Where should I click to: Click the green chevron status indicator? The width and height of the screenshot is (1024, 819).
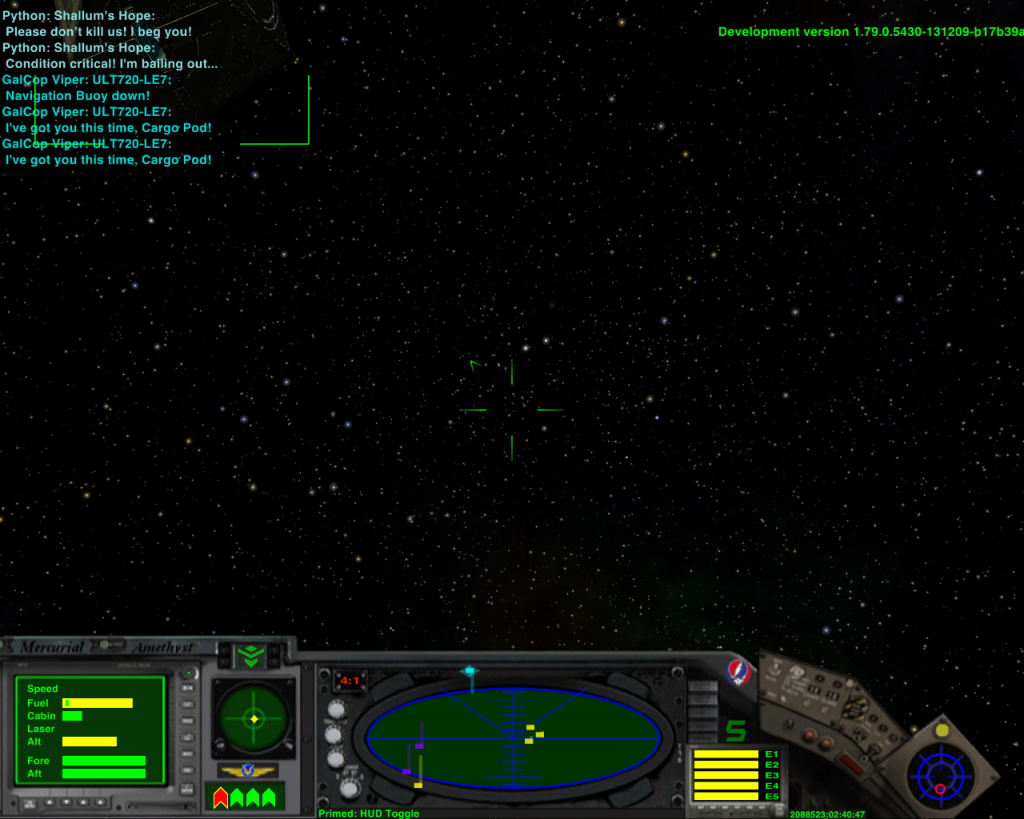pyautogui.click(x=249, y=655)
